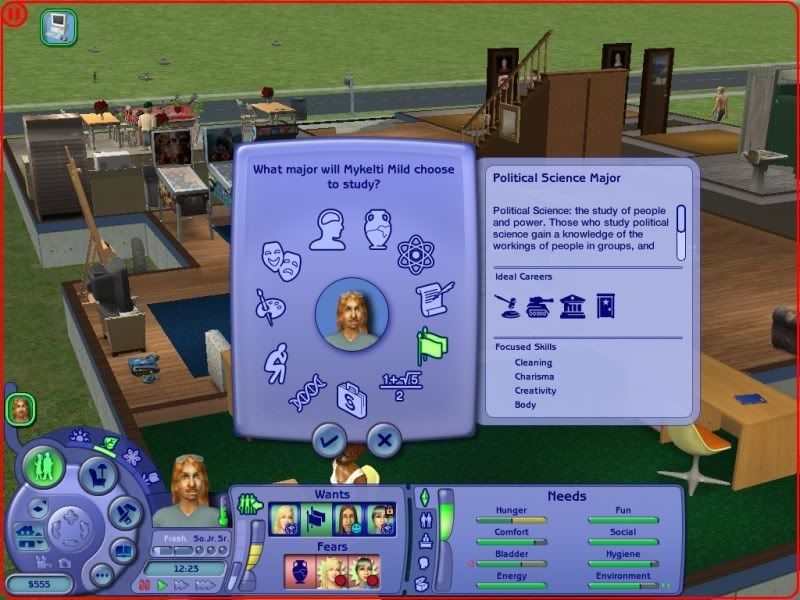This screenshot has height=600, width=800.
Task: Select the Psychology major head icon
Action: (327, 229)
